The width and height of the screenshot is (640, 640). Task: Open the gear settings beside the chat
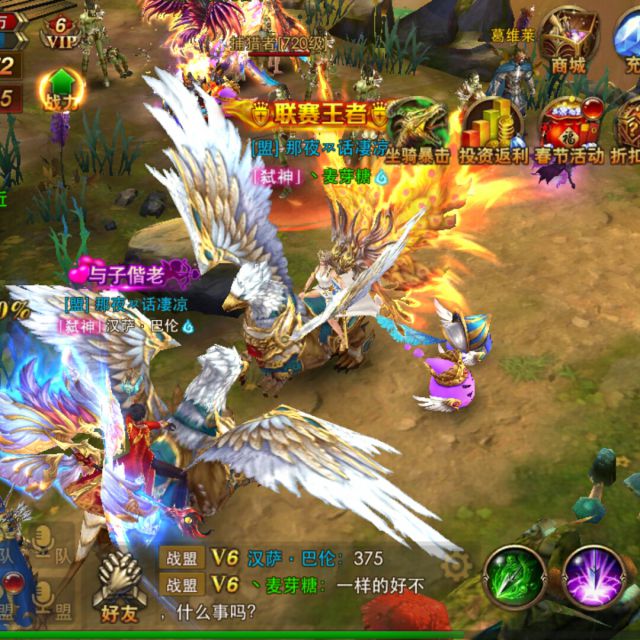456,566
